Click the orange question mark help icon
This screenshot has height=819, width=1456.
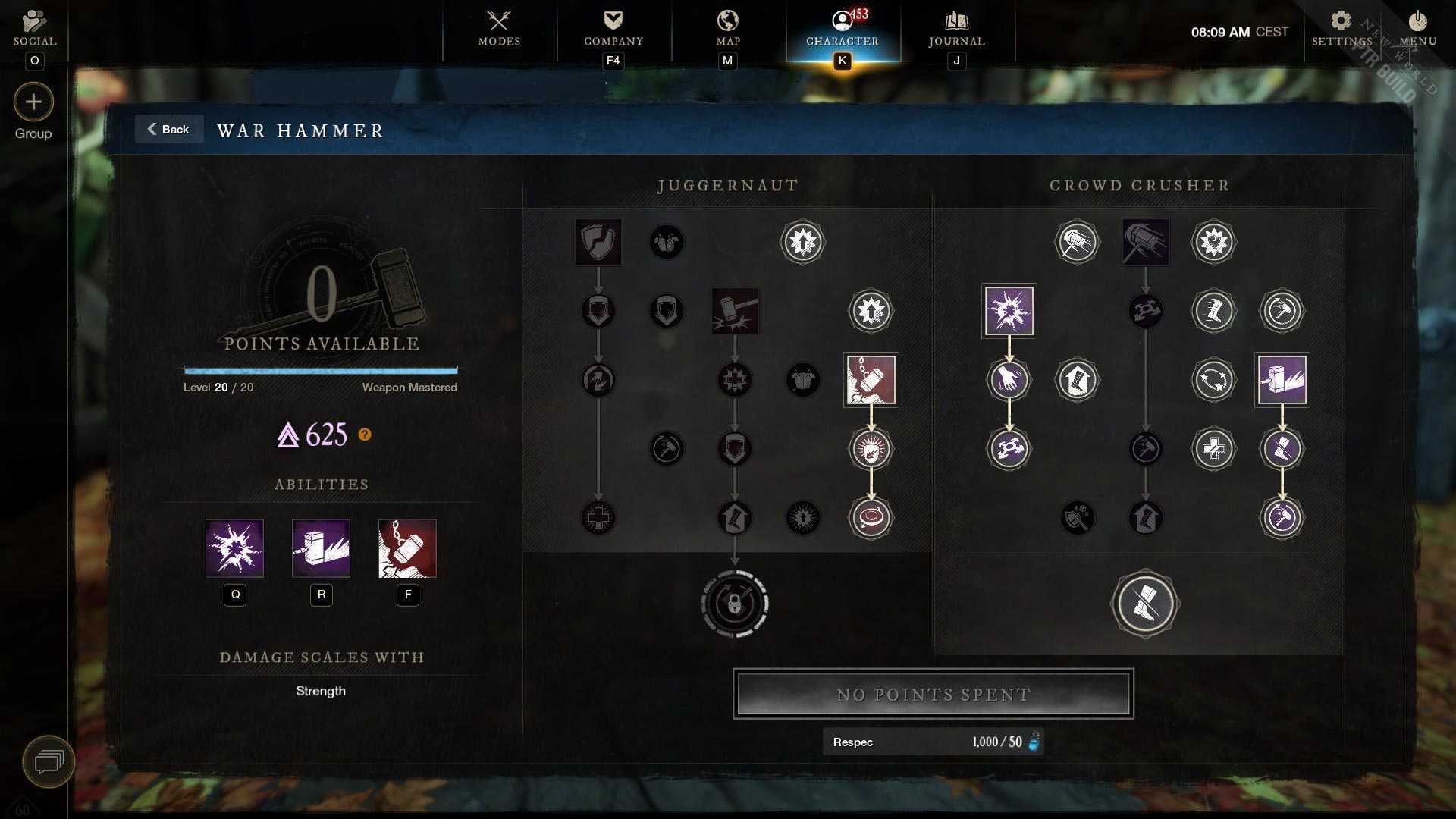365,435
